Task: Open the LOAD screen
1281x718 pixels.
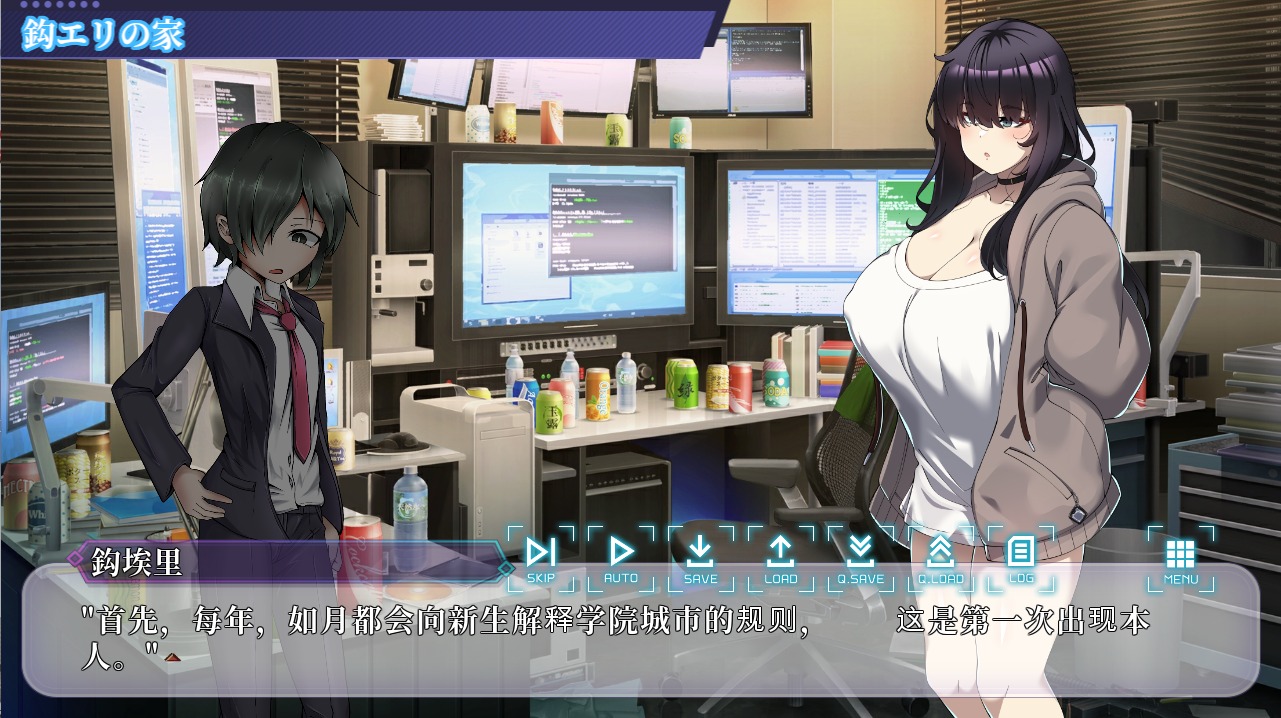Action: 780,558
